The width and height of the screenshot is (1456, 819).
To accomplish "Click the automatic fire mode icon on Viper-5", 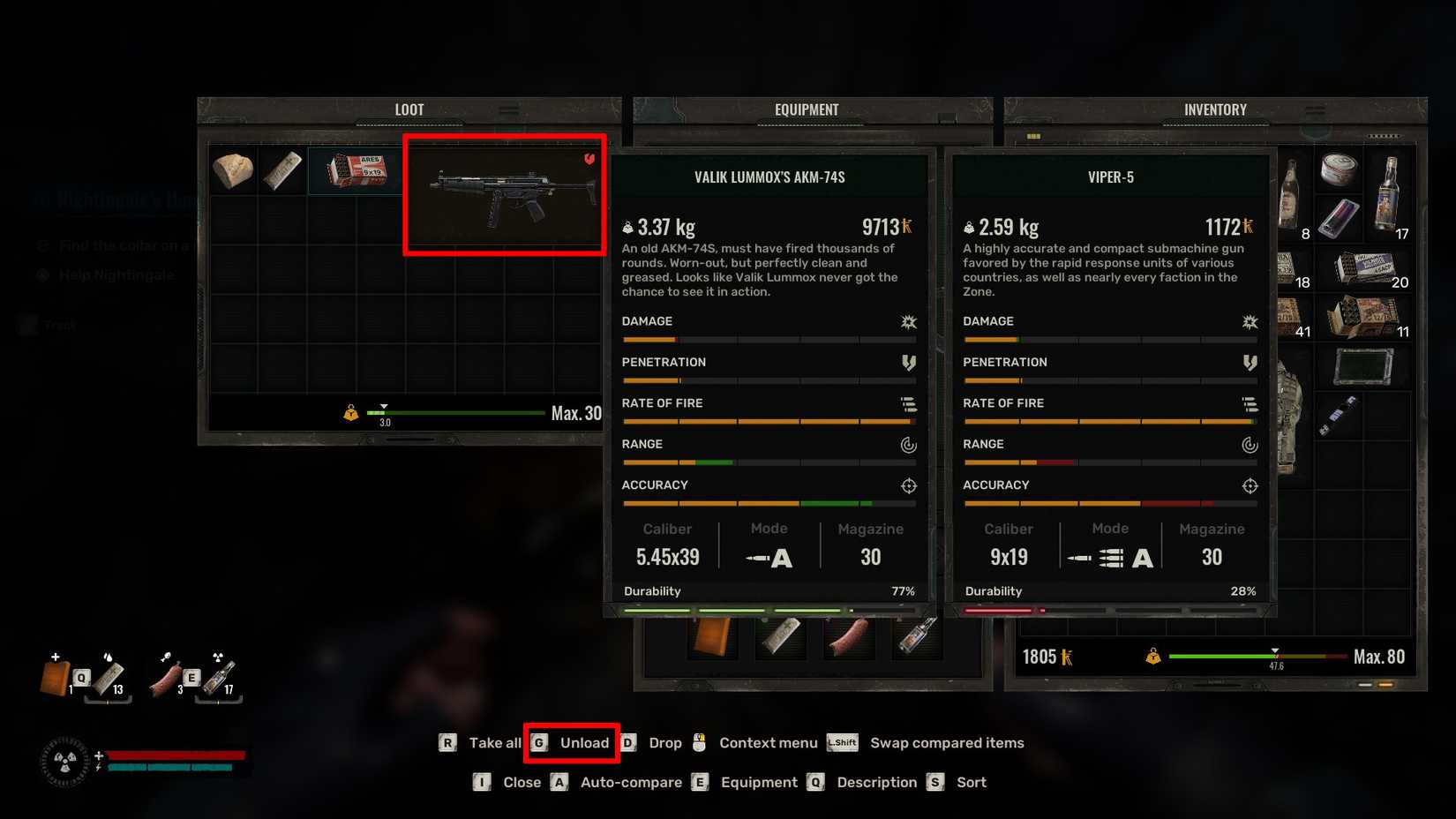I will 1144,557.
